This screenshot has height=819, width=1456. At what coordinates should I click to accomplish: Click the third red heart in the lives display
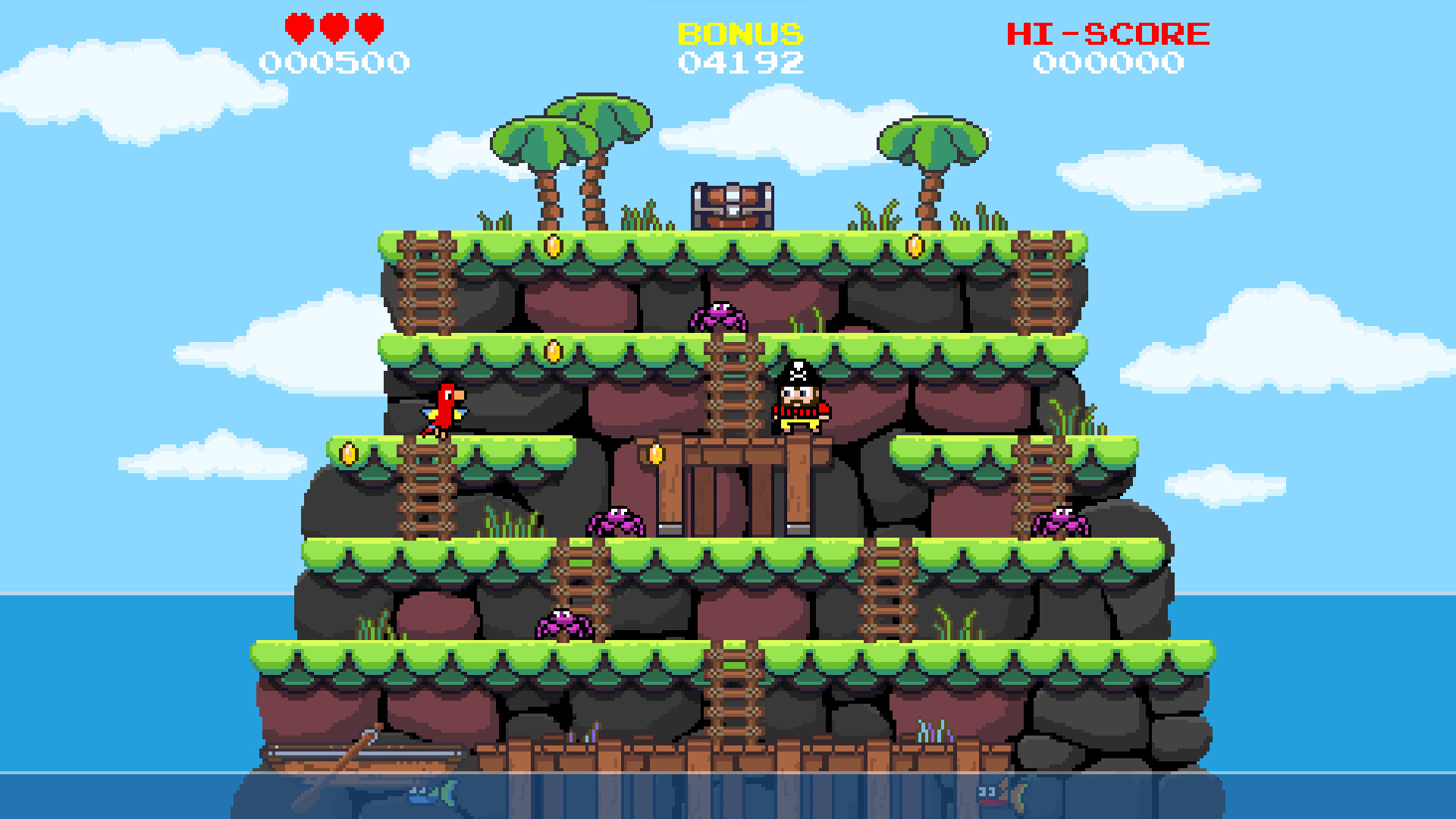[369, 29]
